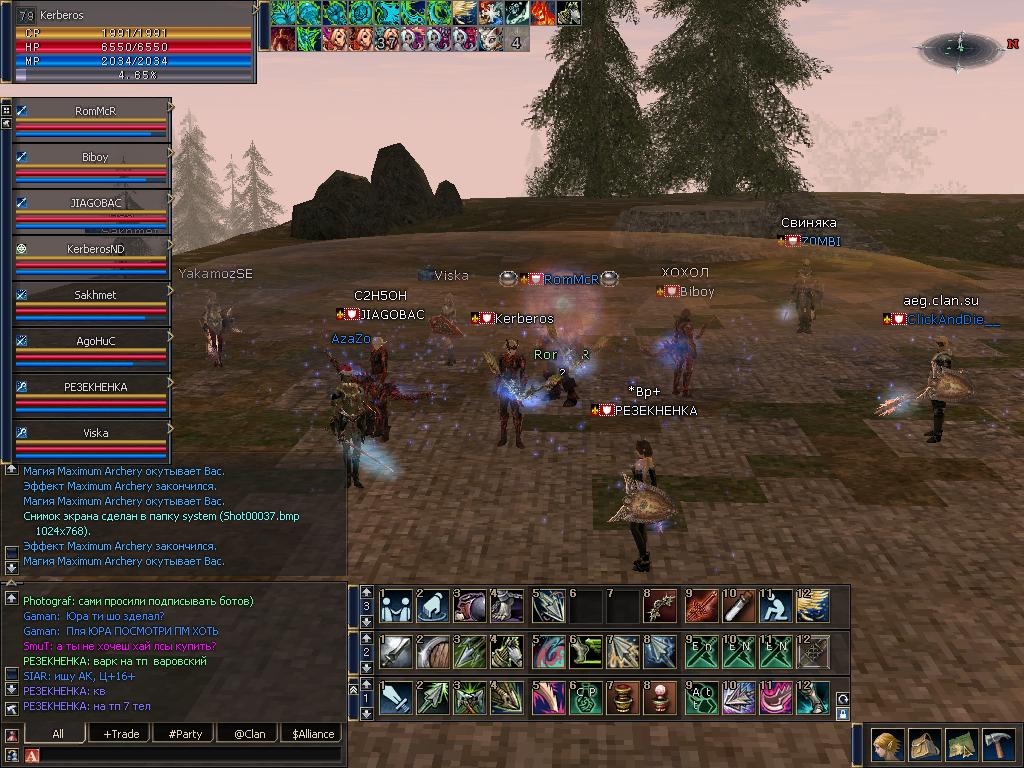
Task: Open the inventory bag icon
Action: (924, 745)
